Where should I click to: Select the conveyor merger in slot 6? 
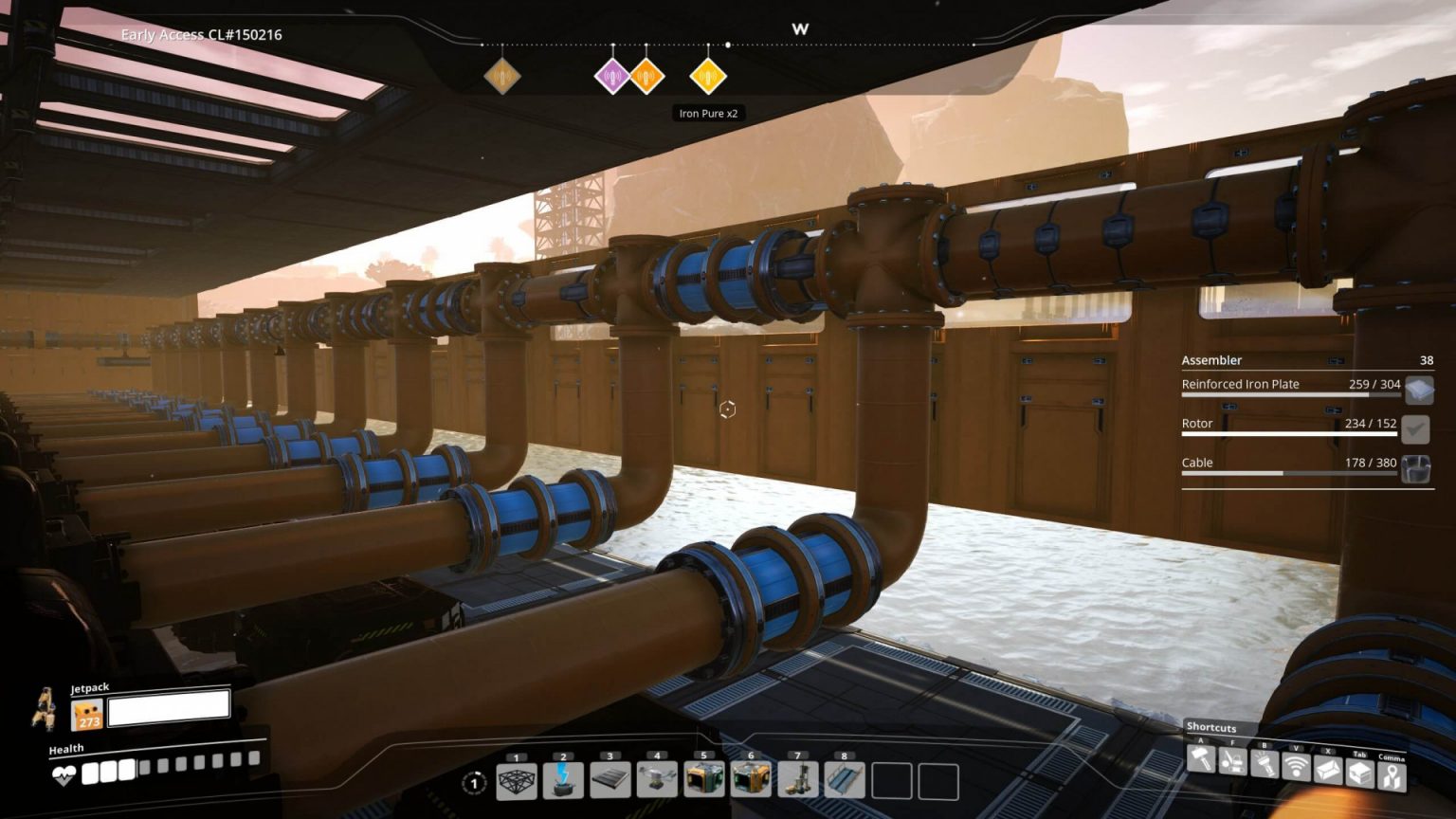[x=751, y=781]
